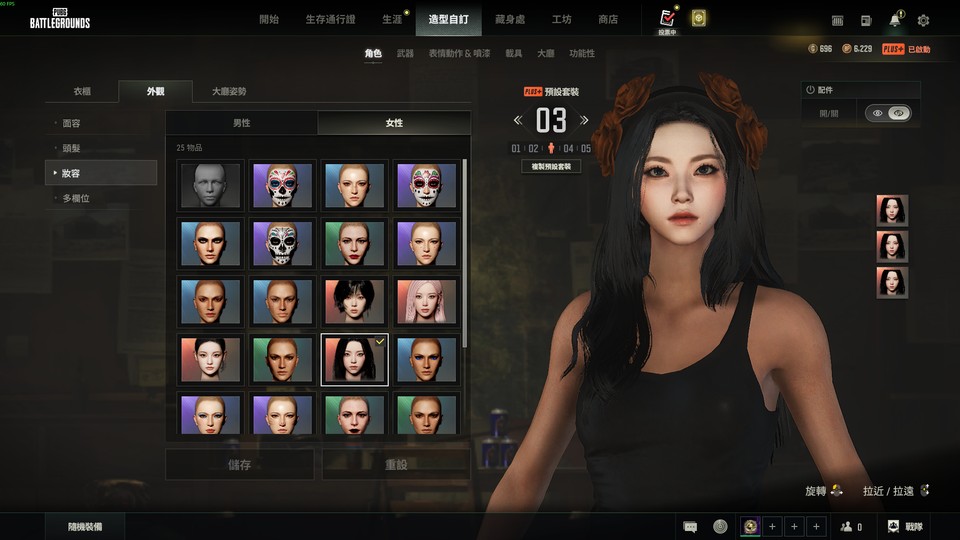Open the settings gear icon
This screenshot has width=960, height=540.
[923, 20]
